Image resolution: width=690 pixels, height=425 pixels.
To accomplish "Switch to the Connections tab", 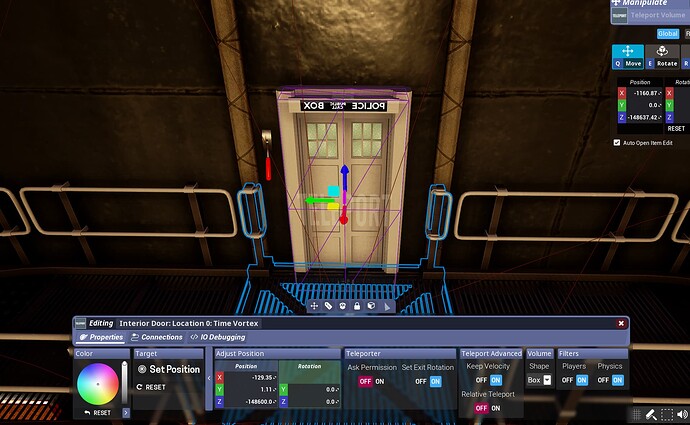I will point(157,337).
